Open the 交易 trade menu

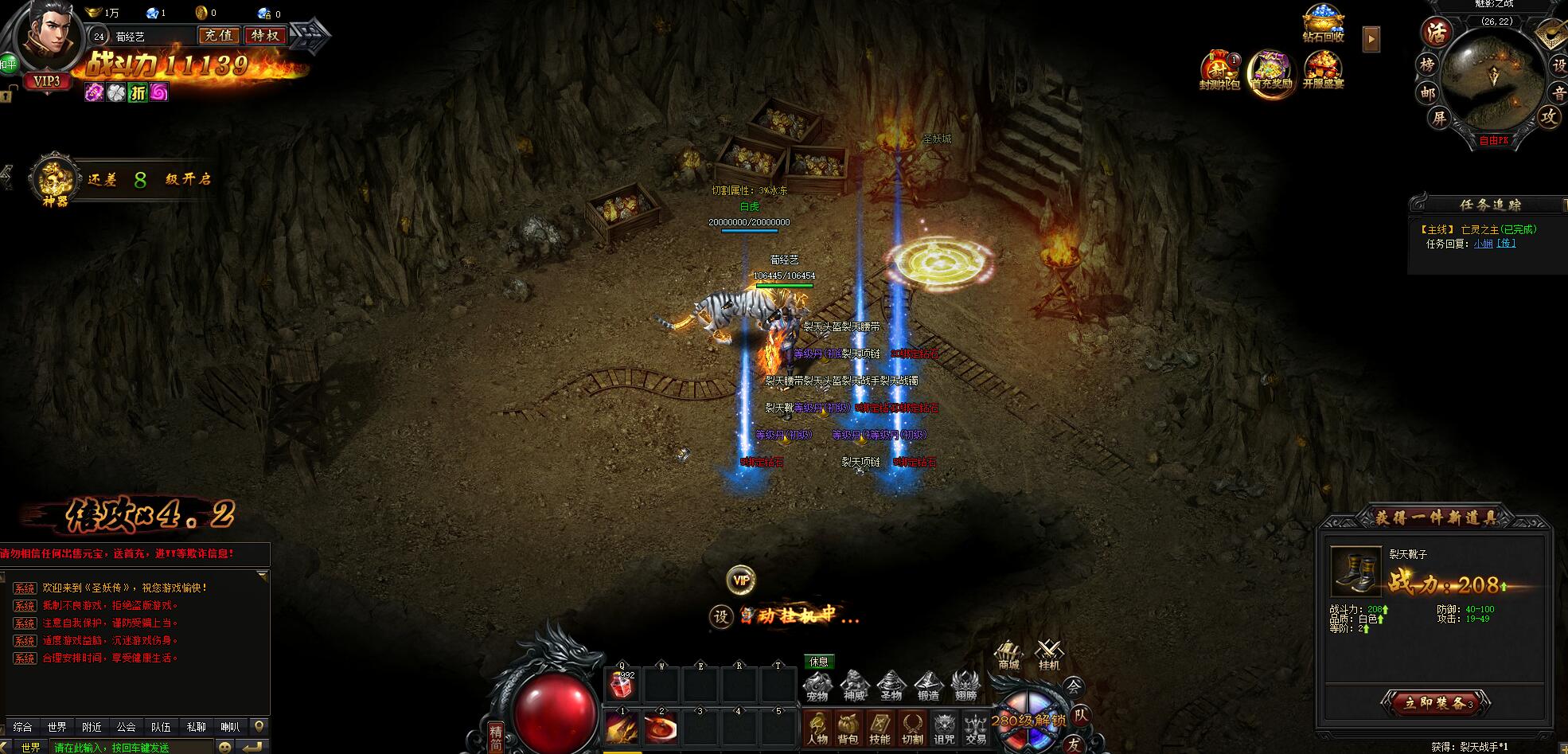(x=976, y=728)
